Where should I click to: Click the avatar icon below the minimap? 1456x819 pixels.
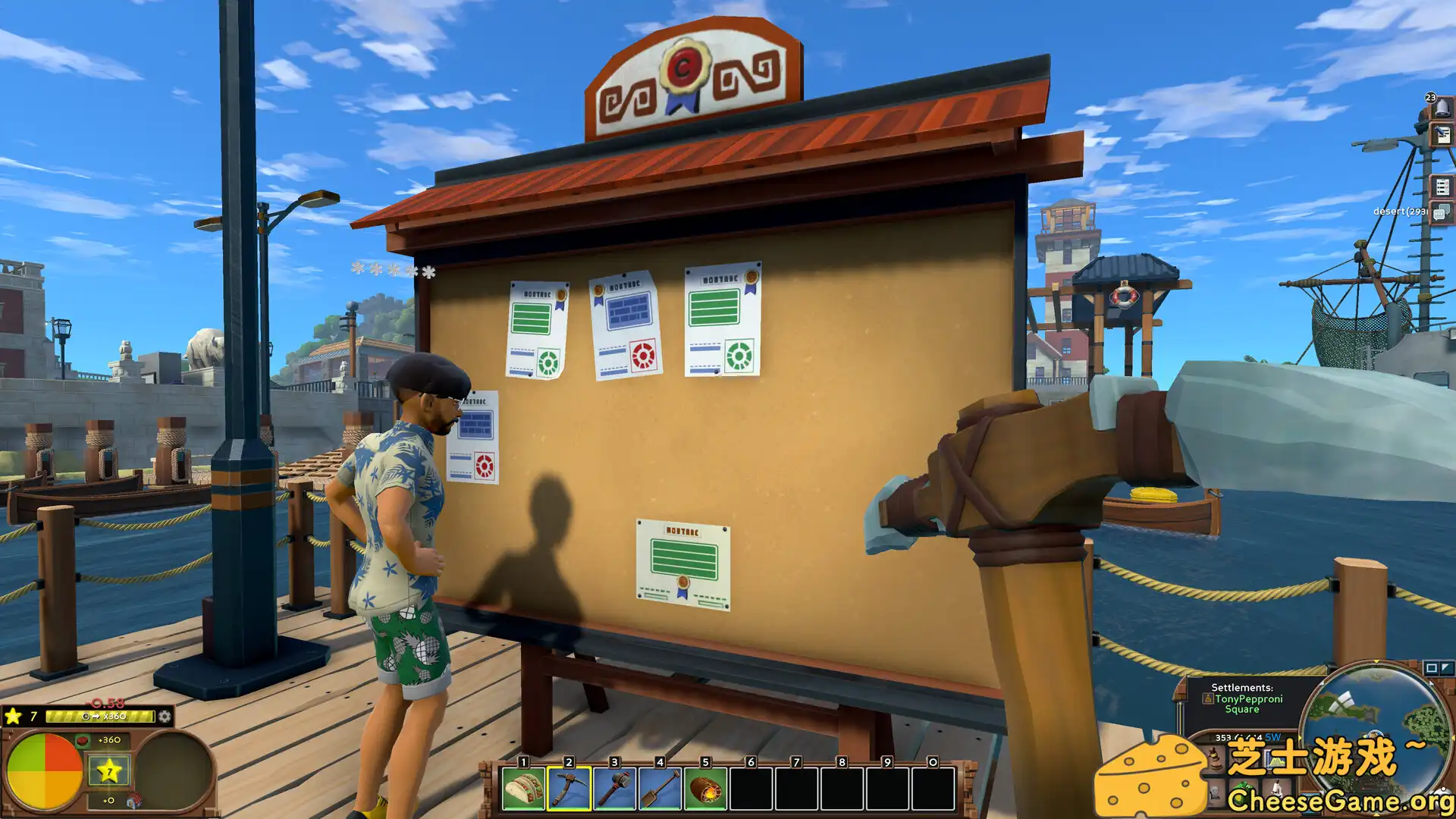tap(1215, 794)
